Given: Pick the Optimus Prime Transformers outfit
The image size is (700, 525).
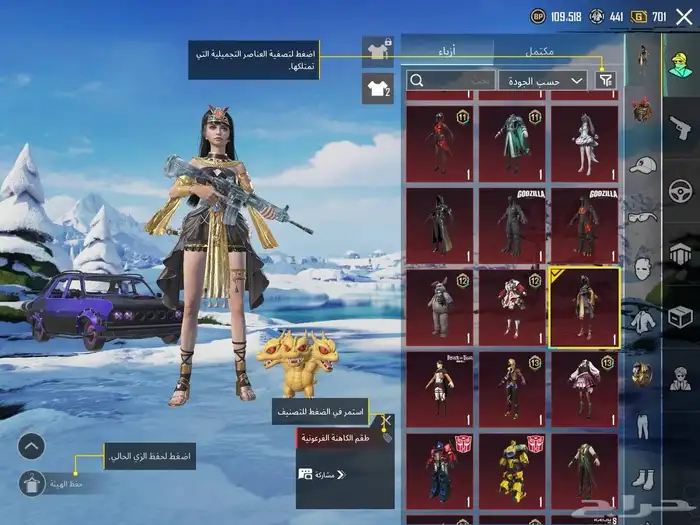Looking at the screenshot, I should [x=439, y=468].
